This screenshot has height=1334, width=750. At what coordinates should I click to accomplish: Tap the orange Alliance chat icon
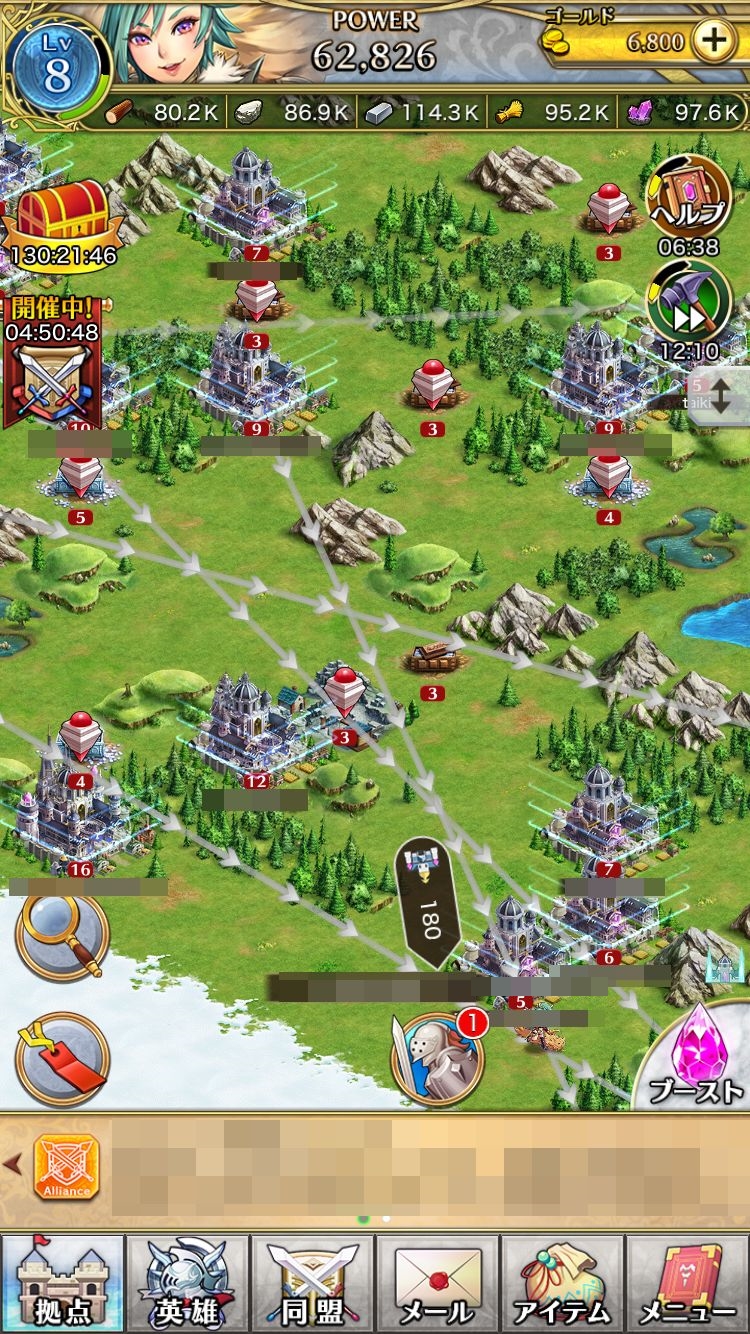tap(67, 1166)
